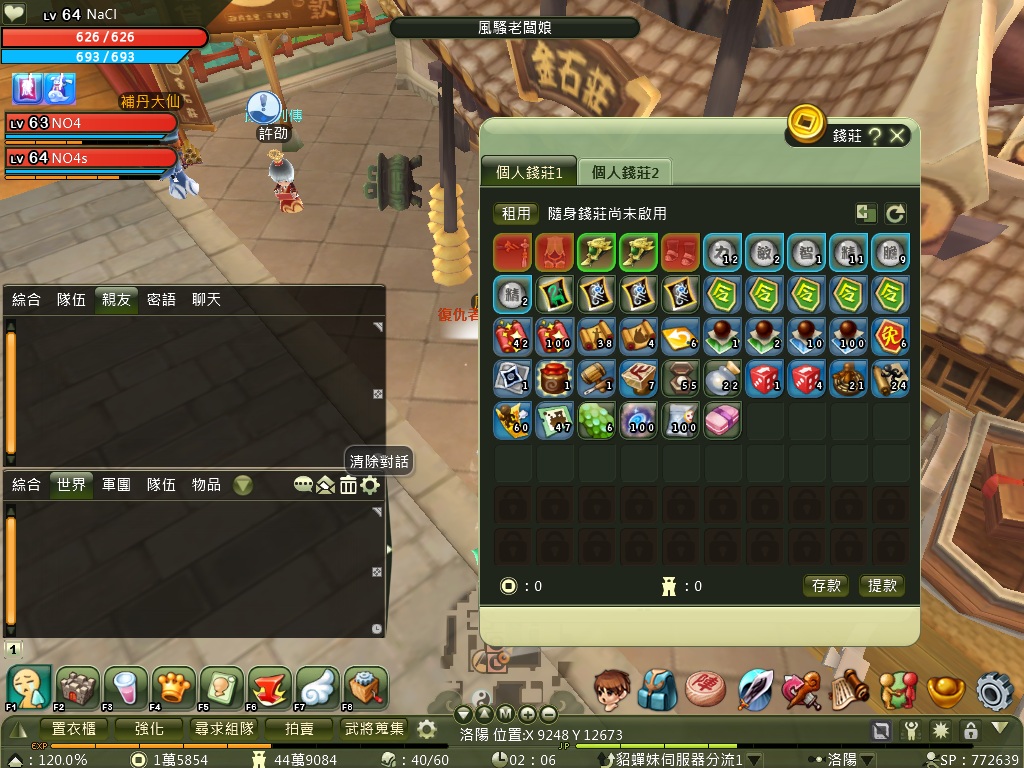This screenshot has height=768, width=1024.
Task: Close the 錢莊 bank window
Action: (898, 136)
